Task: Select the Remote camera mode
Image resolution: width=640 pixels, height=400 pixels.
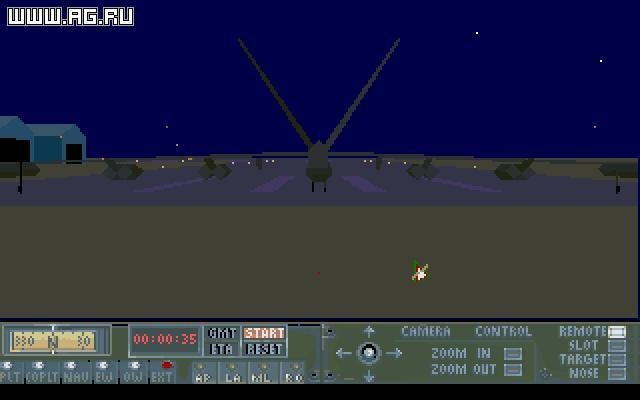Action: (616, 332)
